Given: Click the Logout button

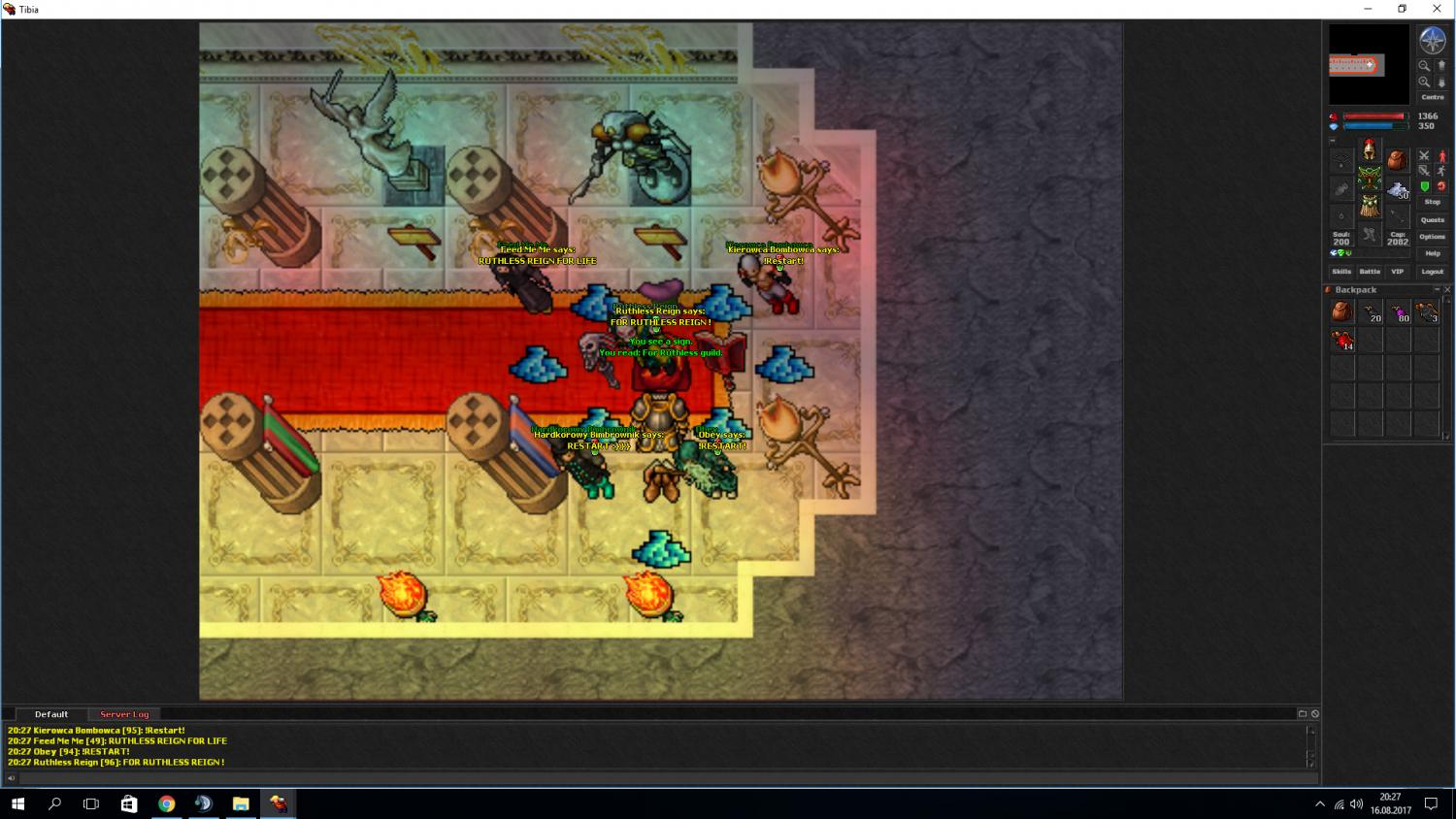Looking at the screenshot, I should [x=1432, y=272].
